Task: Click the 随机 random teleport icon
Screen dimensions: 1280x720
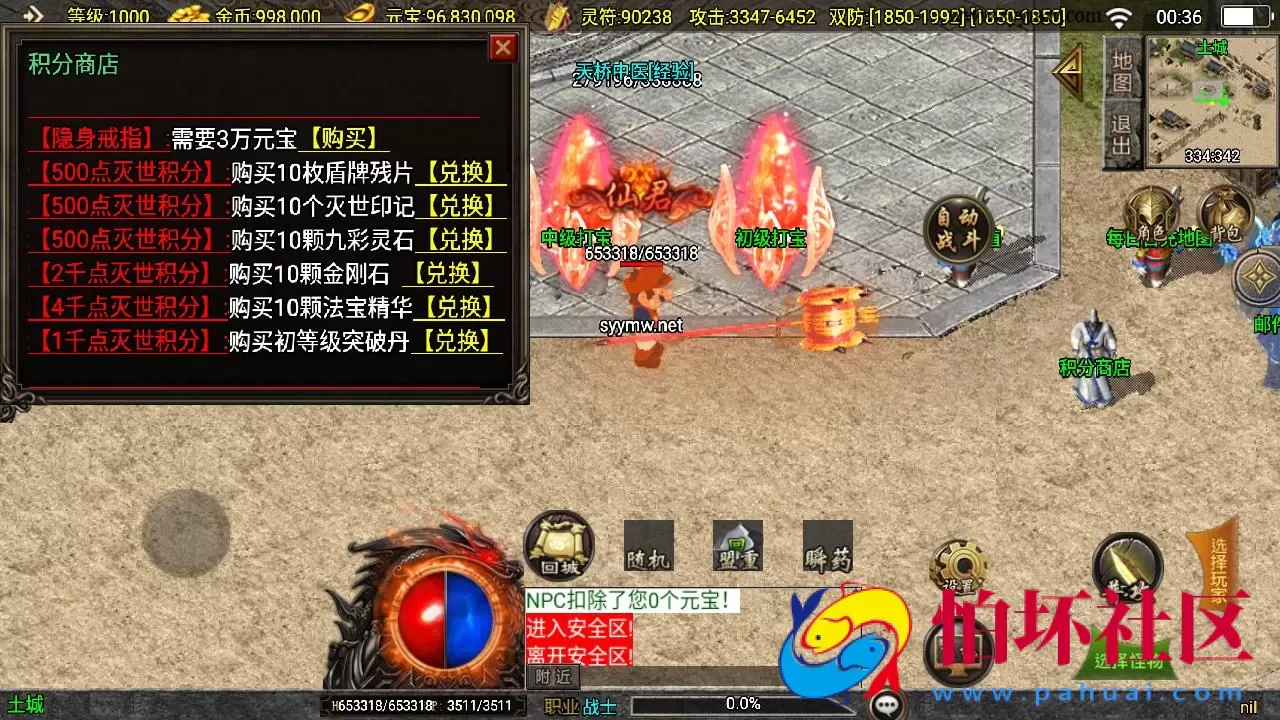Action: point(651,547)
